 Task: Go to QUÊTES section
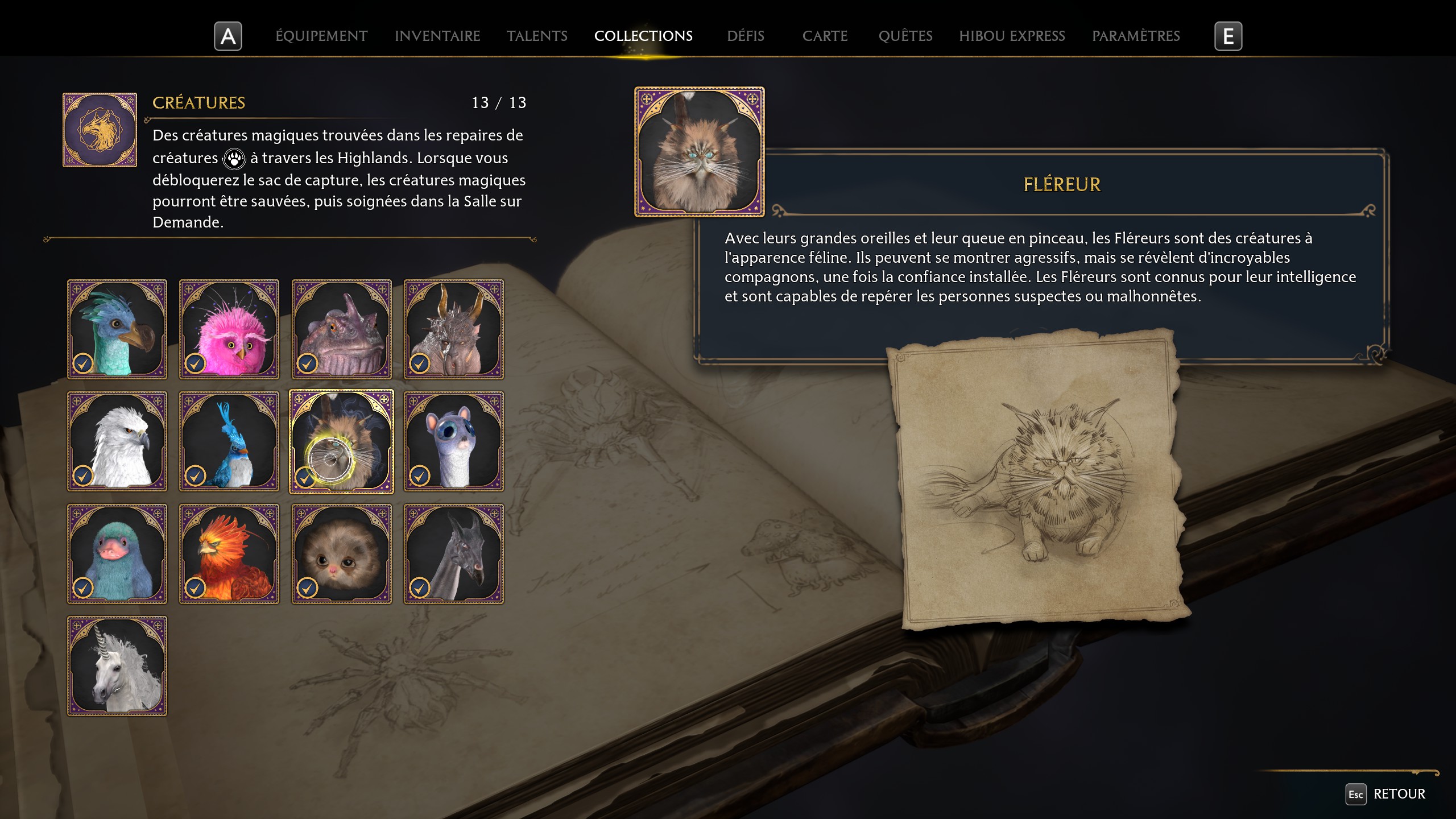point(905,36)
